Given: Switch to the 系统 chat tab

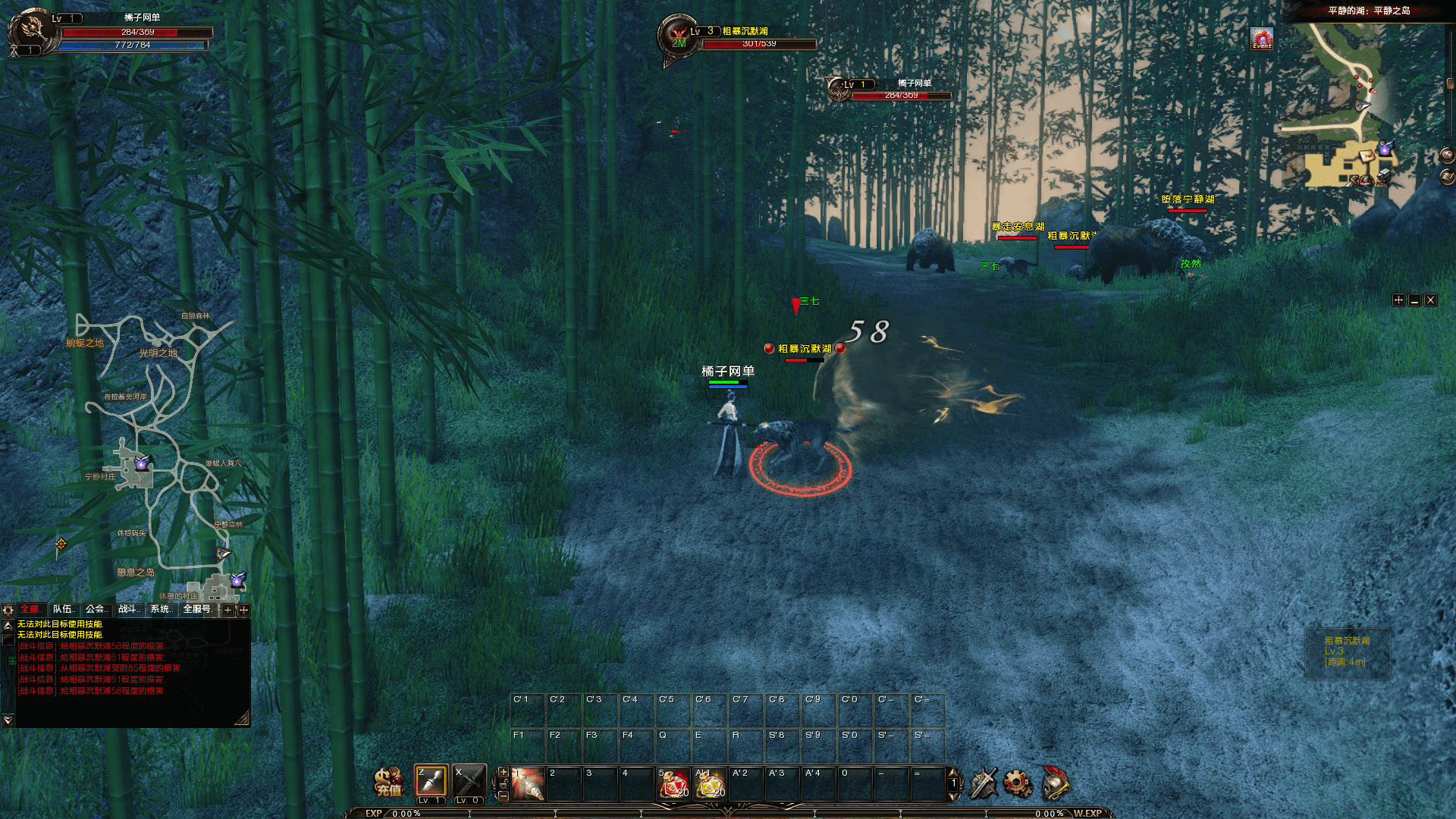Looking at the screenshot, I should click(162, 609).
